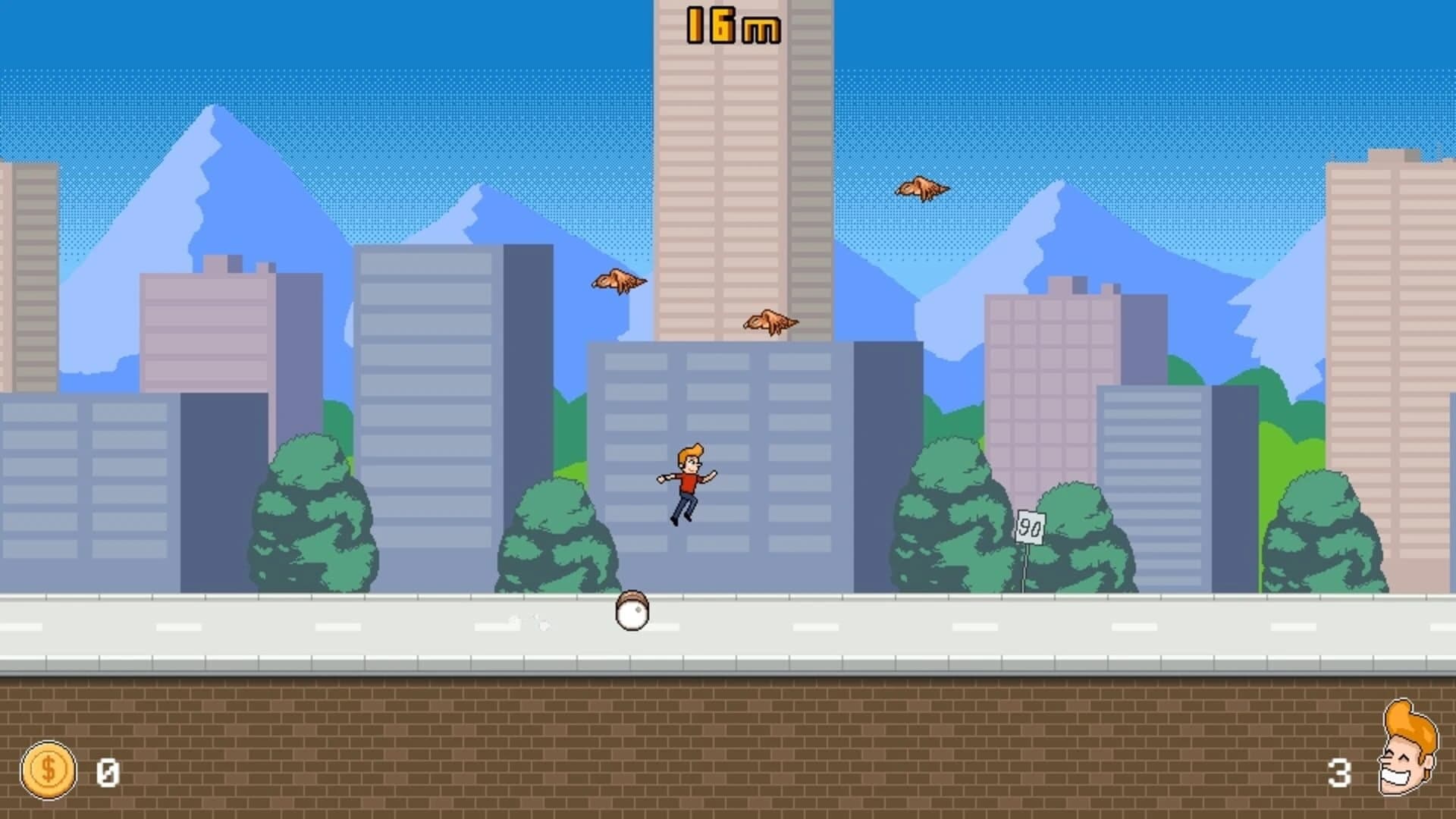Click the bird flying near the tall tower

click(769, 321)
